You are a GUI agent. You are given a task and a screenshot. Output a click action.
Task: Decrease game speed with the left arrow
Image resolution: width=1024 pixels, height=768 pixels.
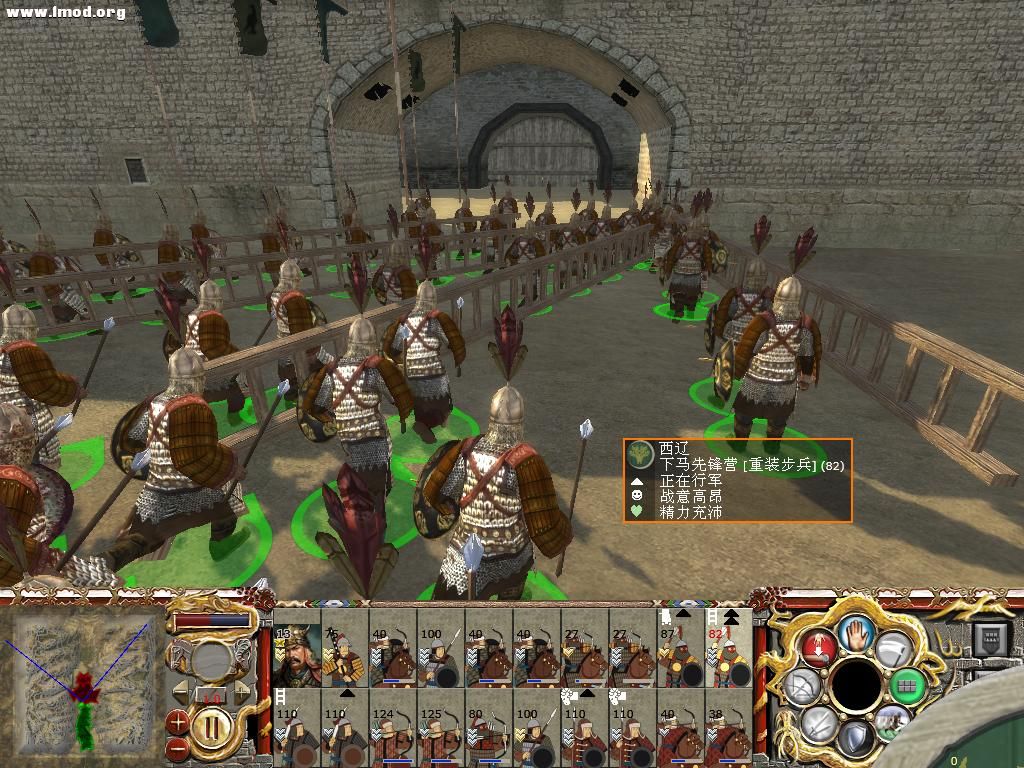(181, 690)
